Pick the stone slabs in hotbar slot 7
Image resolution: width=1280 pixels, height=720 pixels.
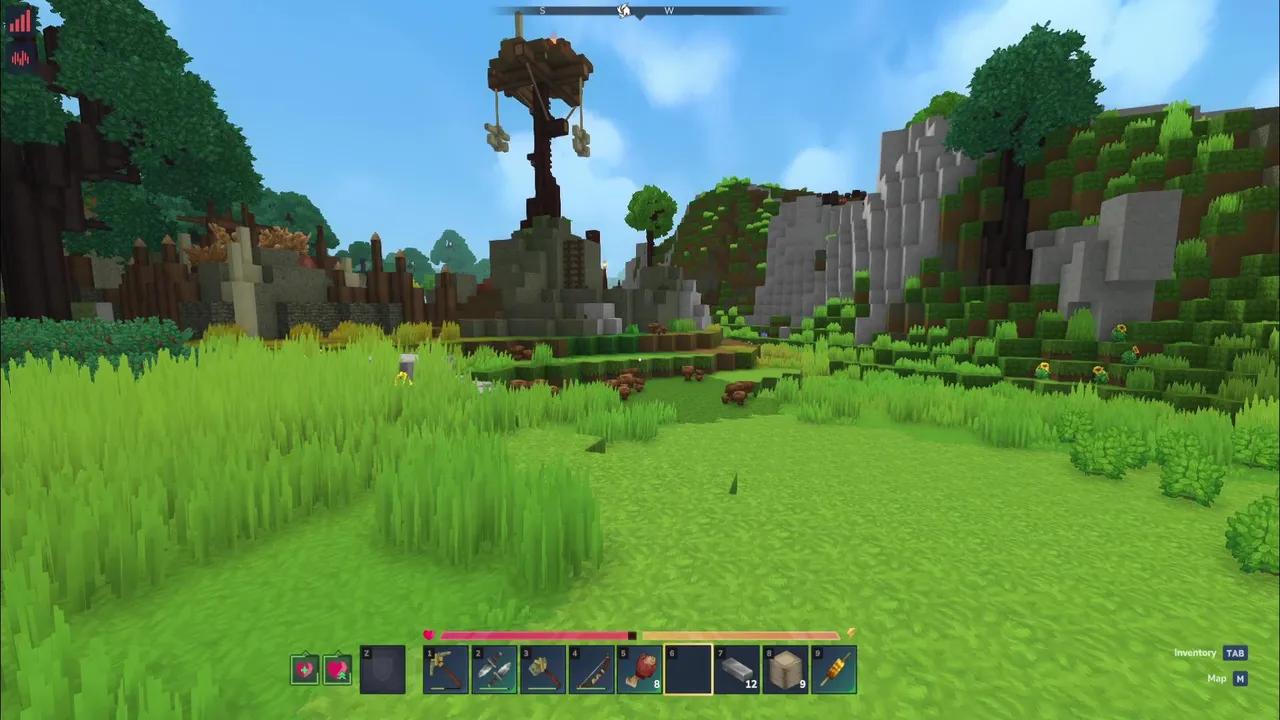pyautogui.click(x=736, y=668)
